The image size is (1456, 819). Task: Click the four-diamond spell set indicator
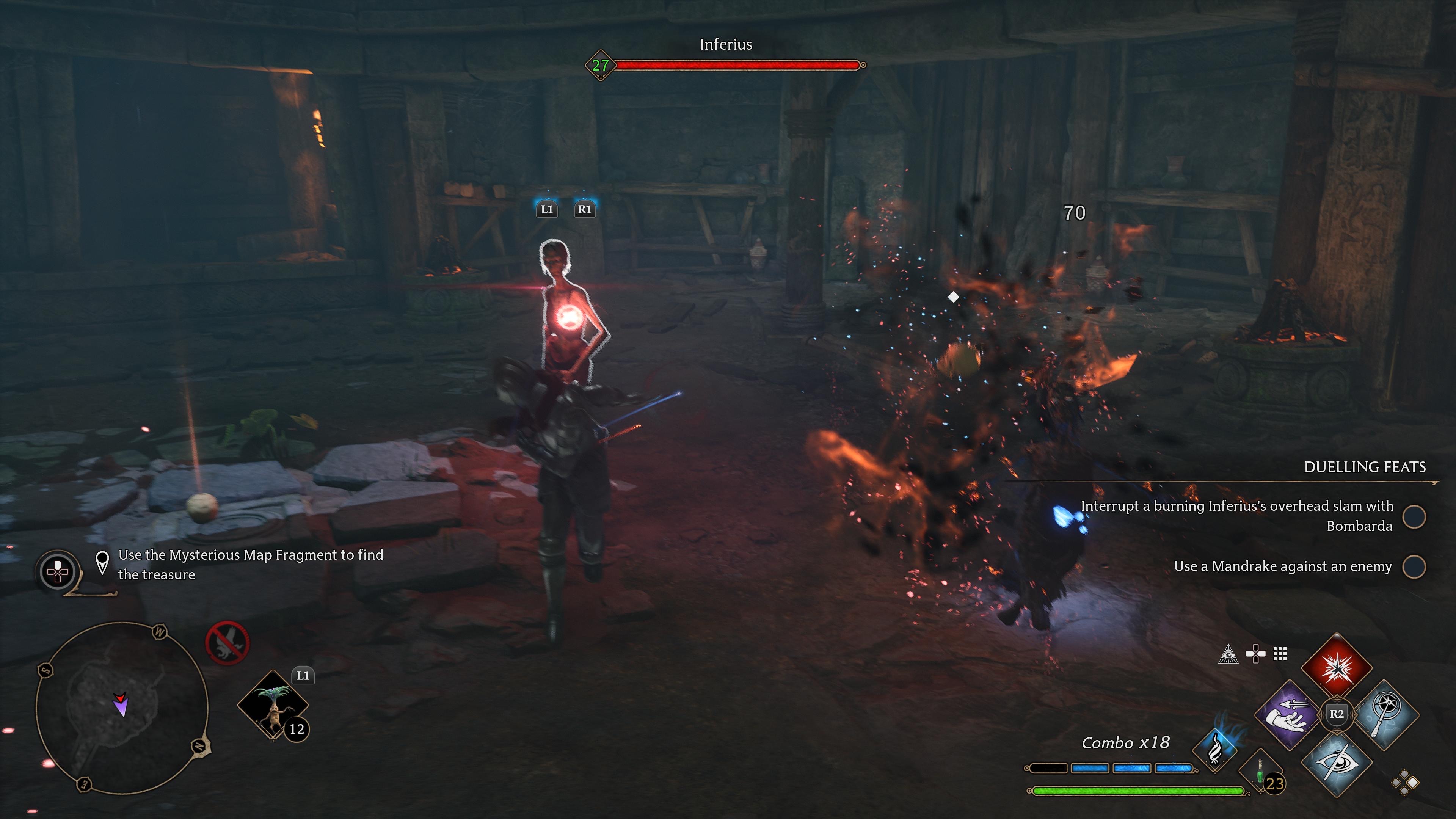pyautogui.click(x=1404, y=783)
